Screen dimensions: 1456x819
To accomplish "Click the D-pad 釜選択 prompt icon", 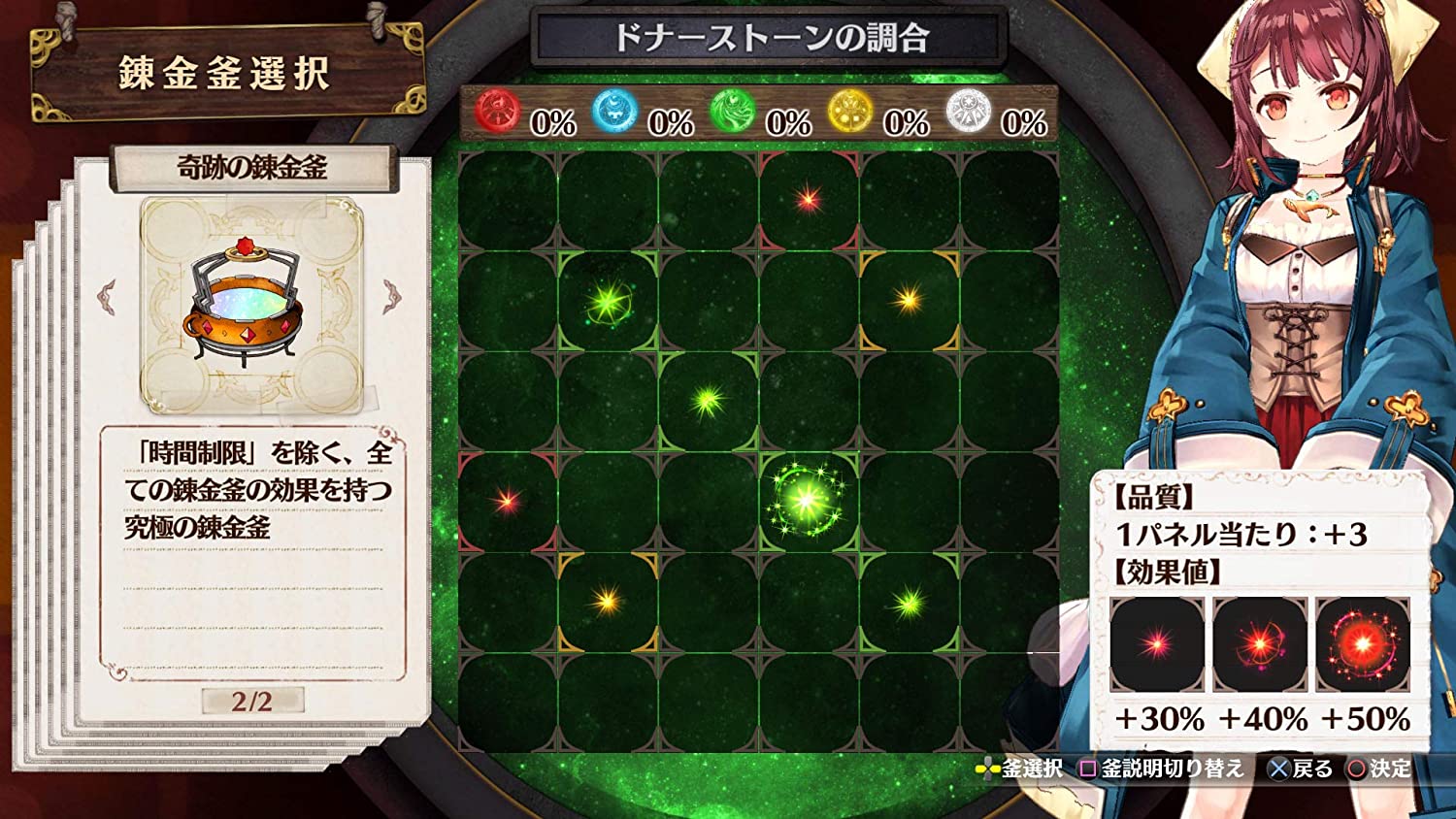I will click(987, 767).
